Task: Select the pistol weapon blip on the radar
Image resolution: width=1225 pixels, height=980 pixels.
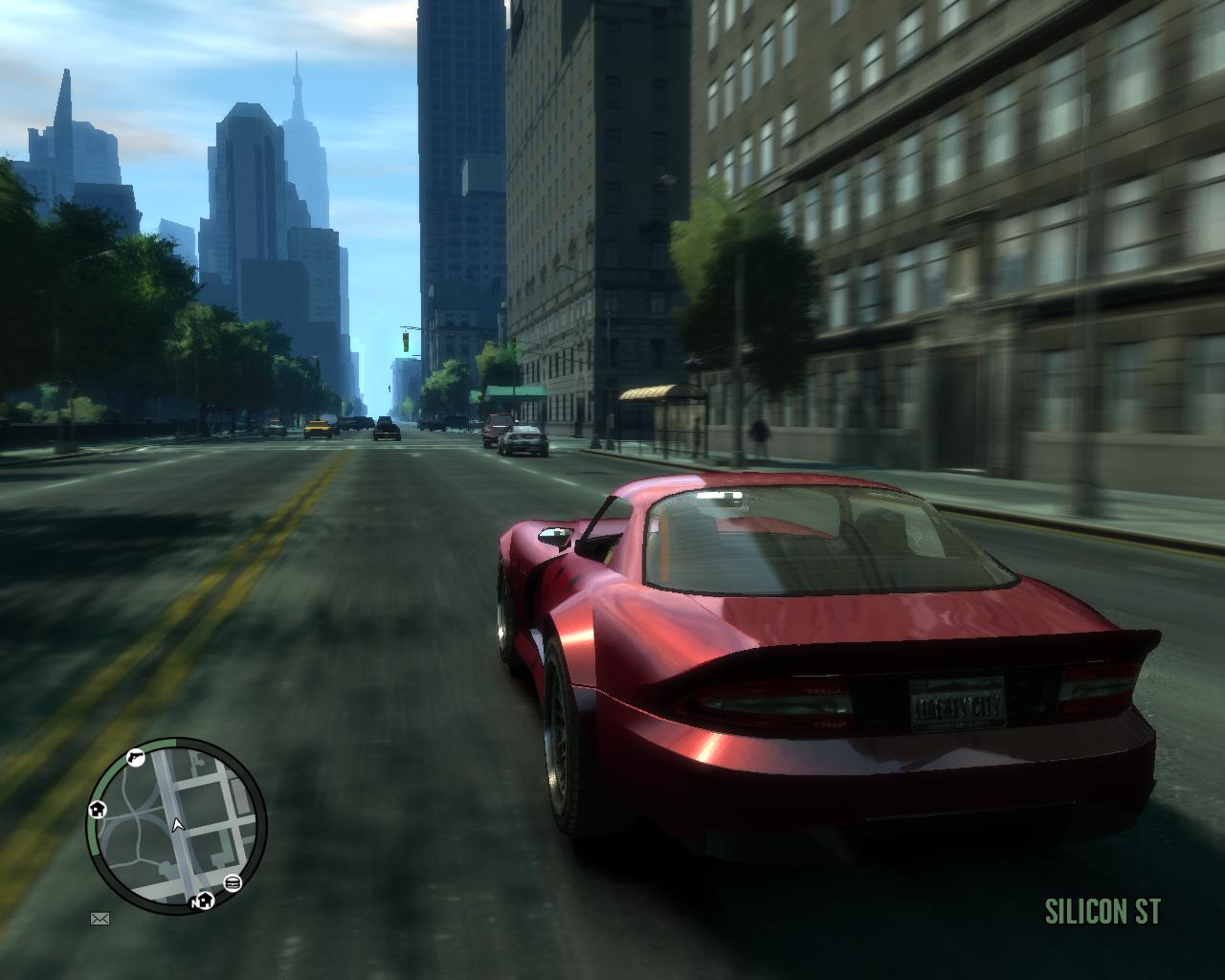Action: pyautogui.click(x=135, y=758)
